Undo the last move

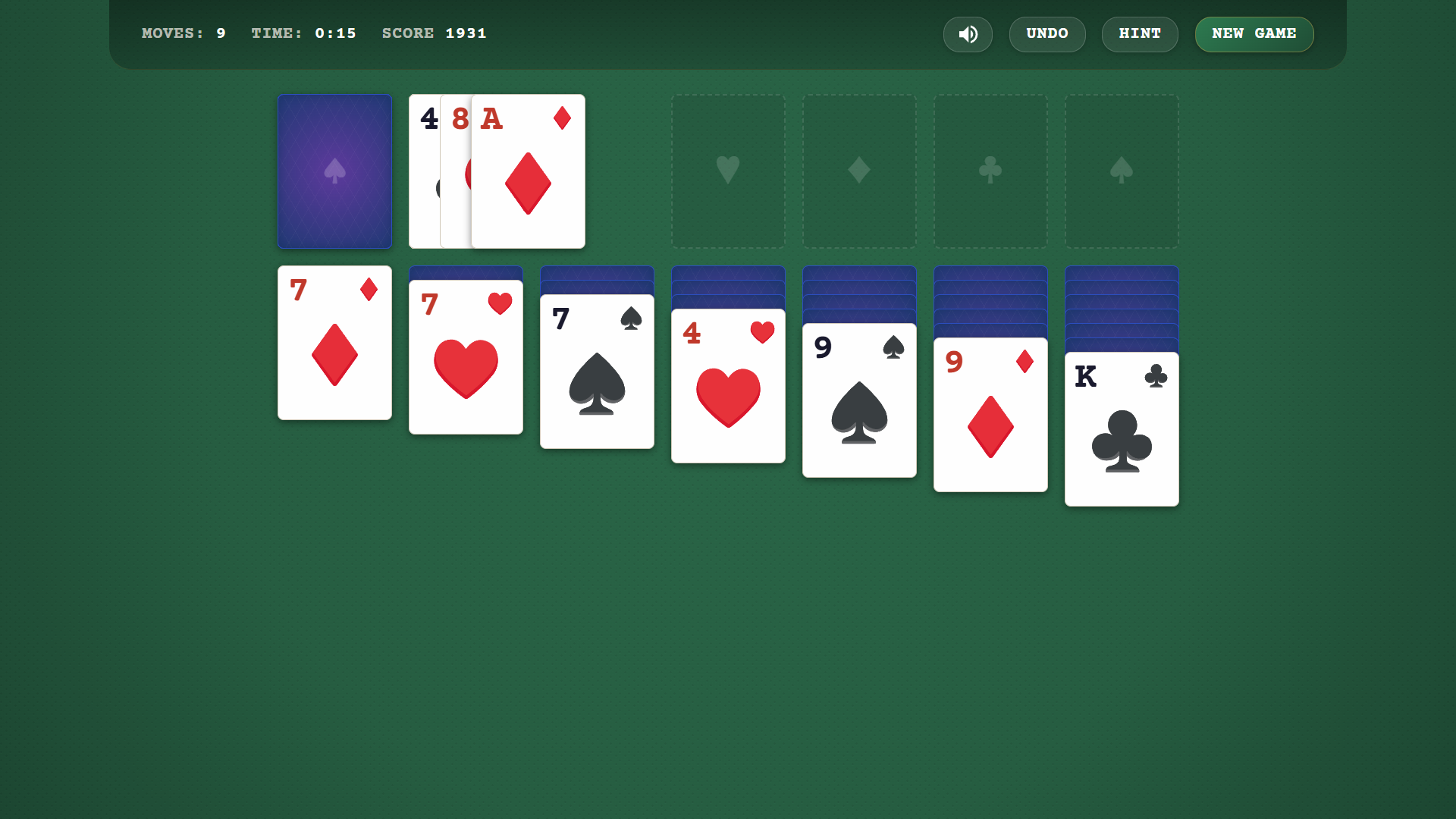(1047, 34)
